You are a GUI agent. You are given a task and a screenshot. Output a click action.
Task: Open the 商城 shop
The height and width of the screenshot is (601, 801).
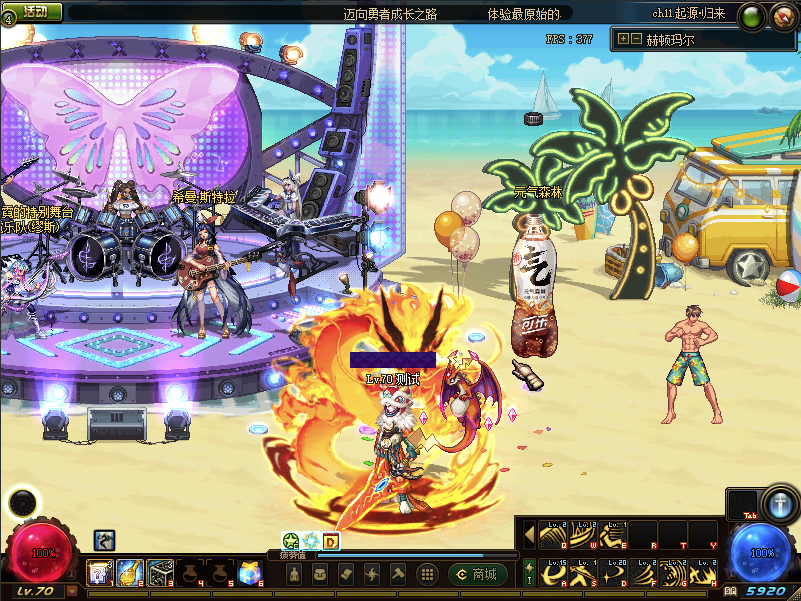click(475, 574)
